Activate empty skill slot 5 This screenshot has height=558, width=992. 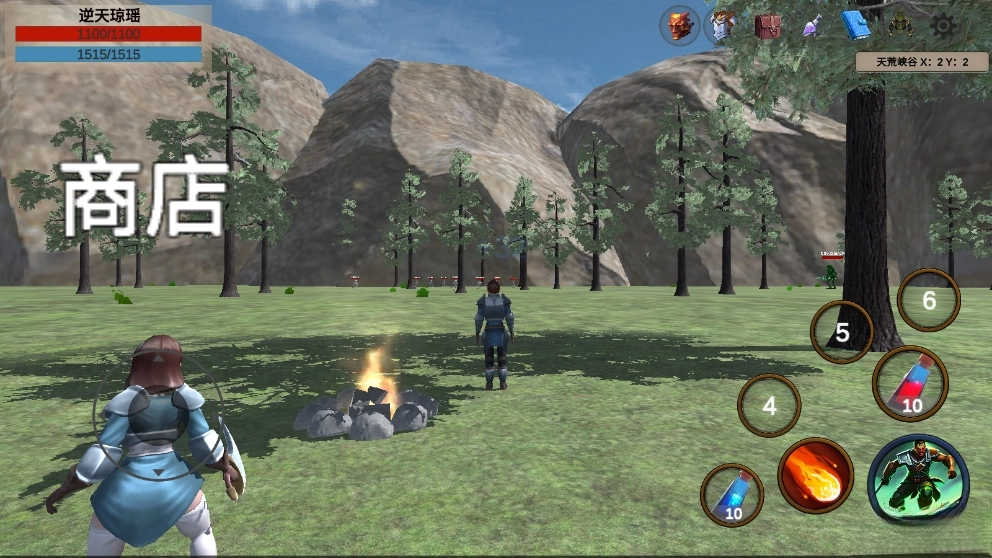point(842,332)
